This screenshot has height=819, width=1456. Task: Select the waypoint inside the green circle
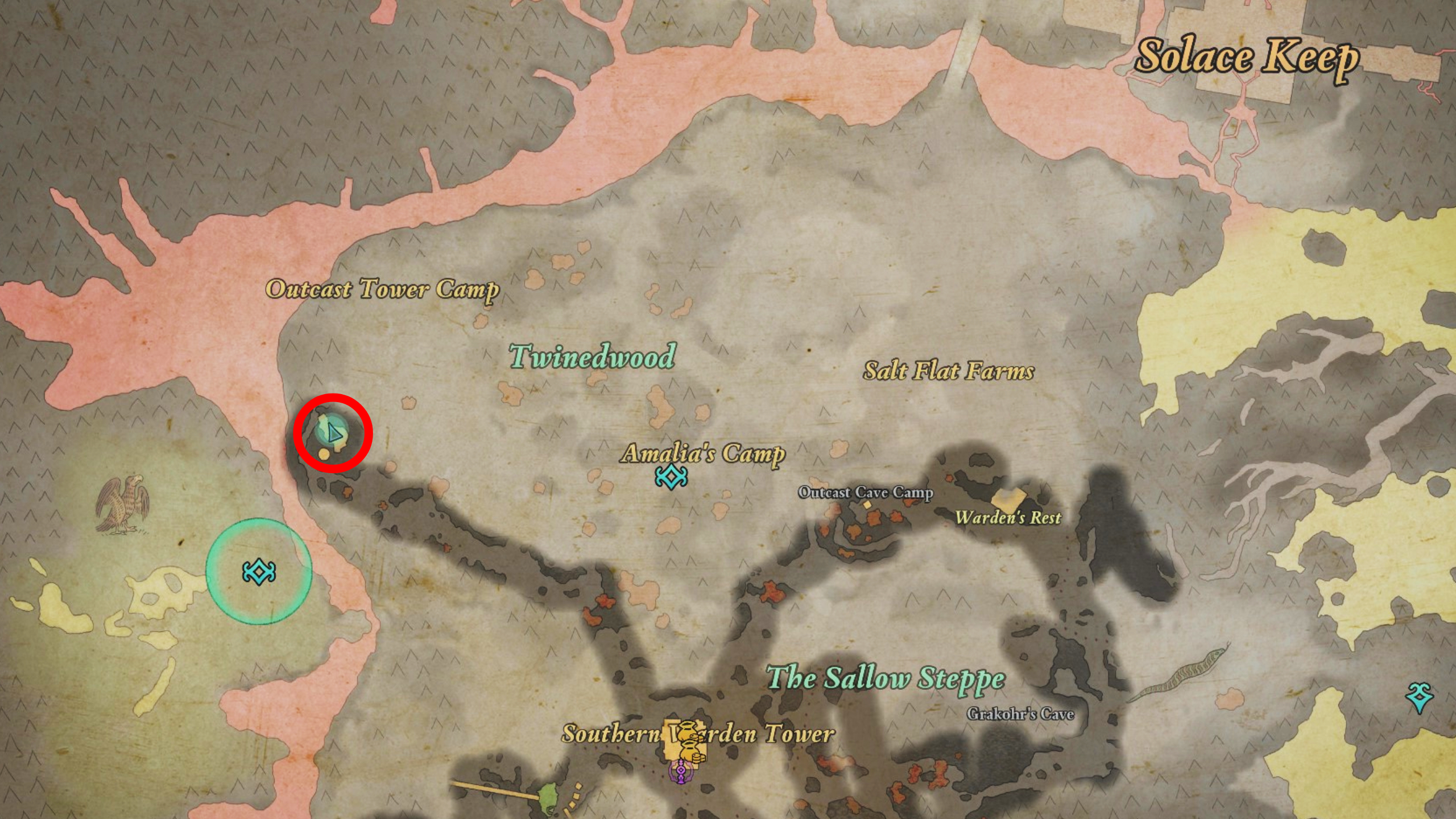pyautogui.click(x=259, y=572)
